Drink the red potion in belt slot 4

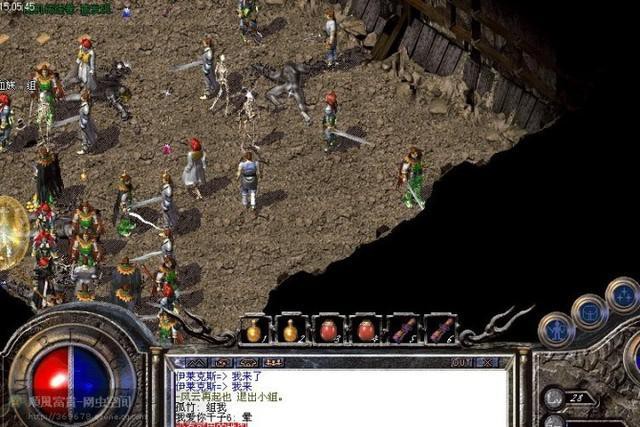[x=365, y=329]
